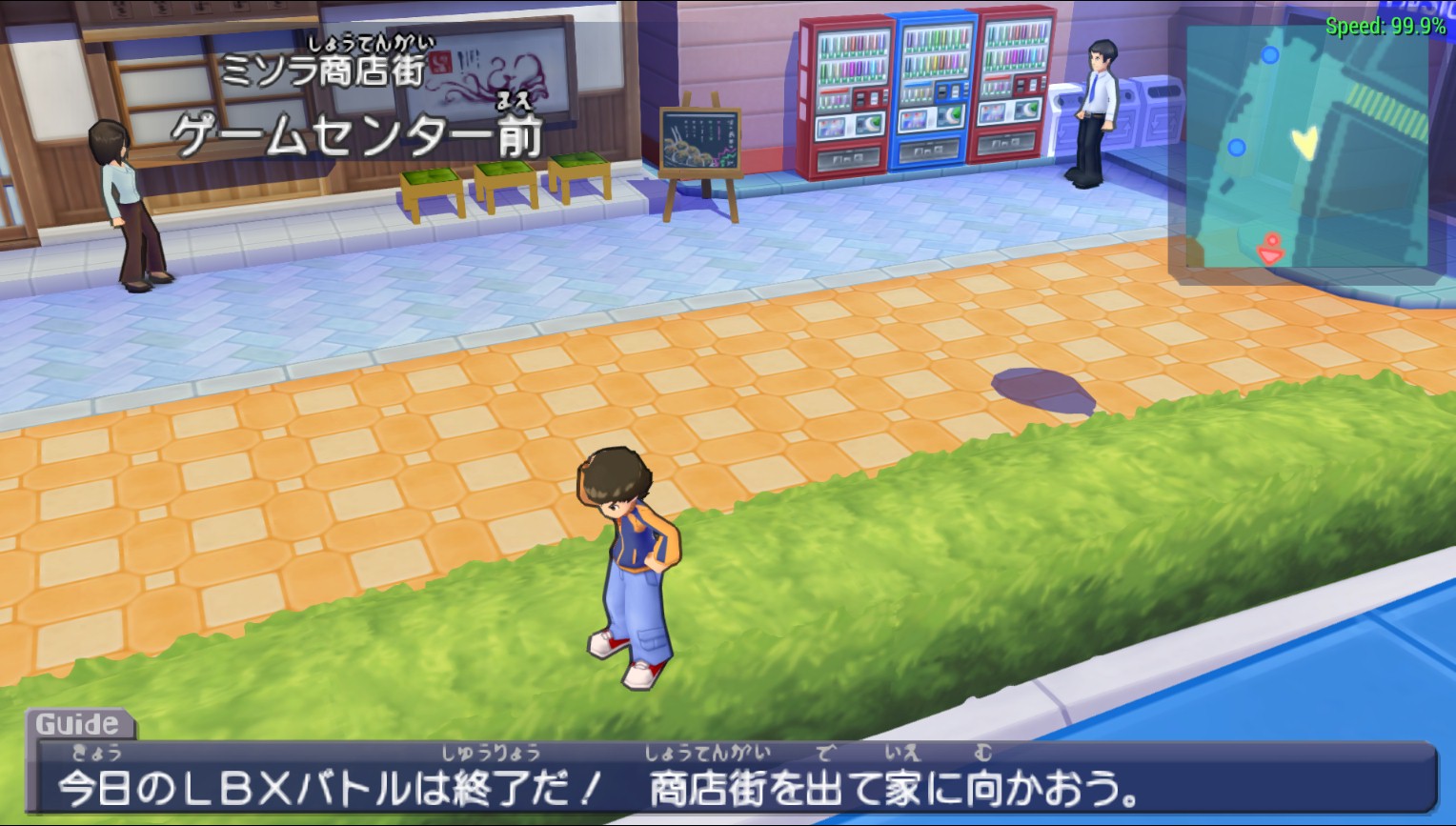
Task: Open the minimap in the corner
Action: (x=1306, y=147)
